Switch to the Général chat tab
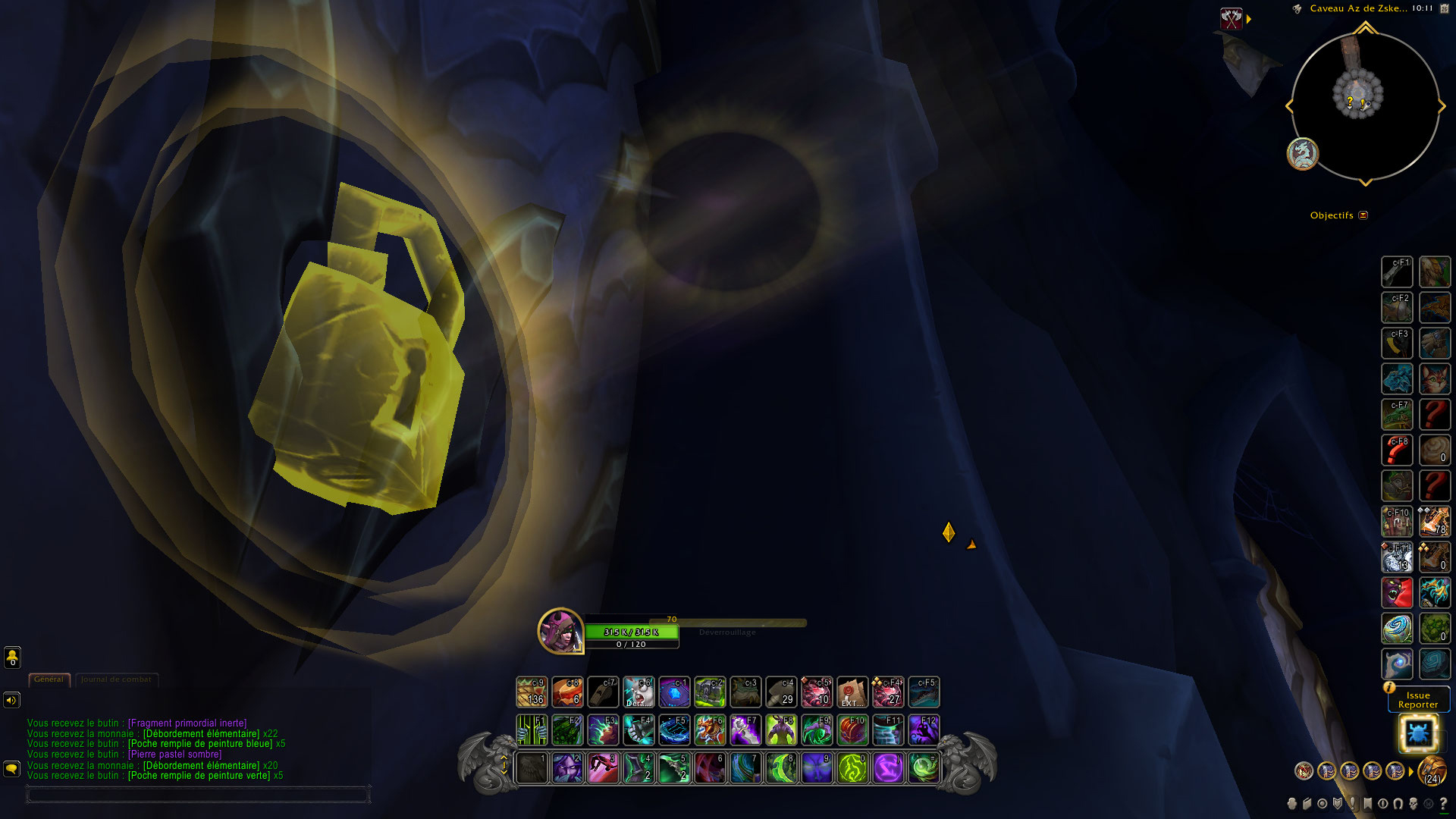Screen dimensions: 1456x819 [x=49, y=679]
